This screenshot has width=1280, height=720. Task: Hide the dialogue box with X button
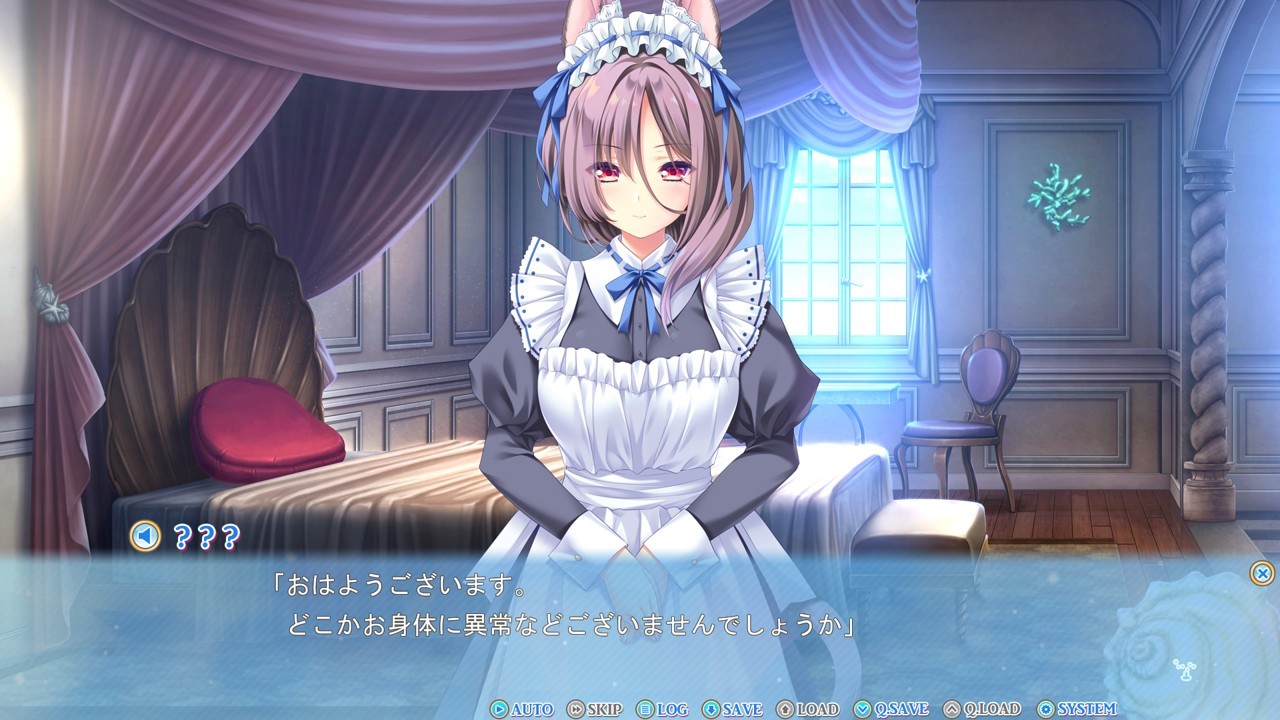point(1262,573)
